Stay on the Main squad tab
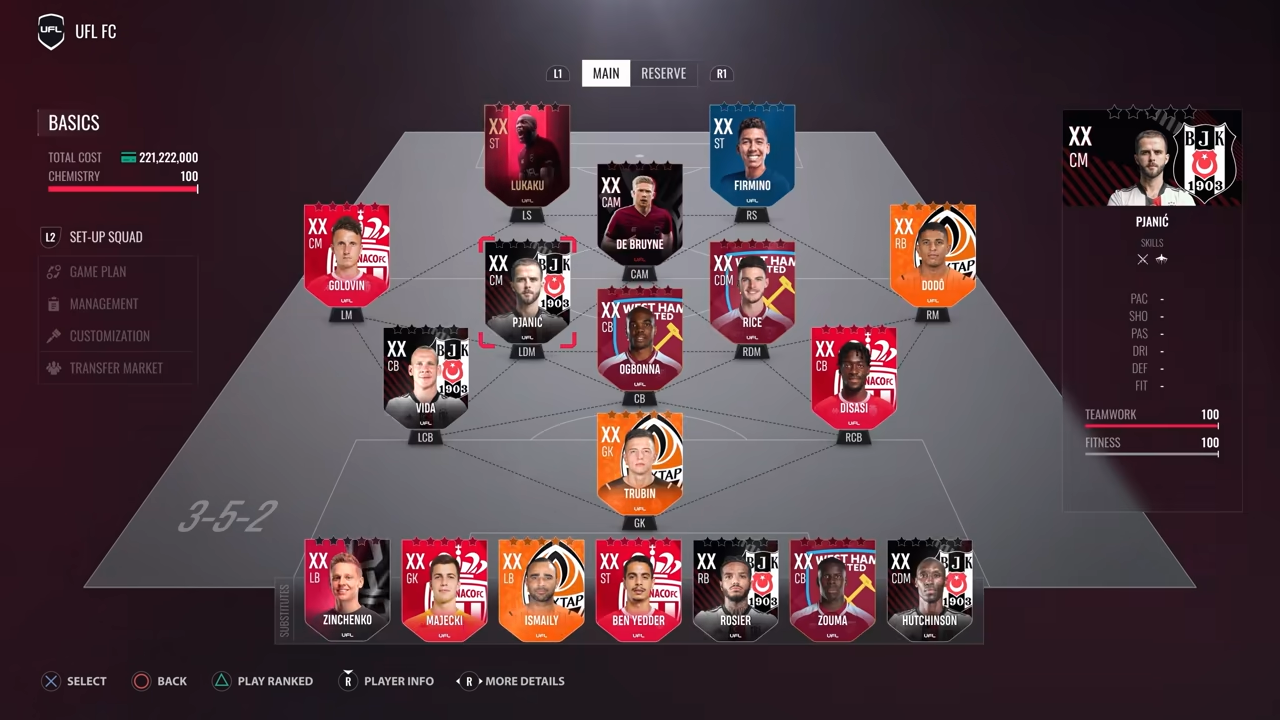 click(605, 73)
